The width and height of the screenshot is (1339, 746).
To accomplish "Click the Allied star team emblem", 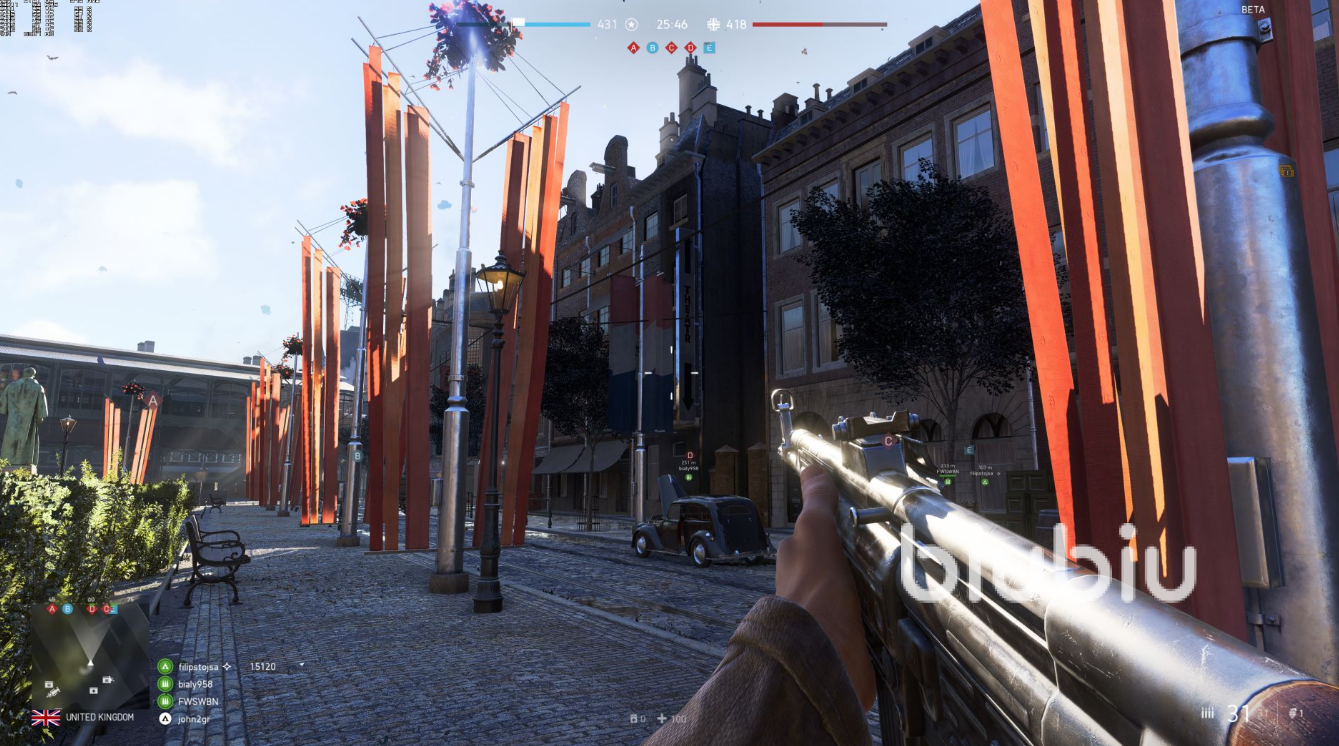I will 631,24.
